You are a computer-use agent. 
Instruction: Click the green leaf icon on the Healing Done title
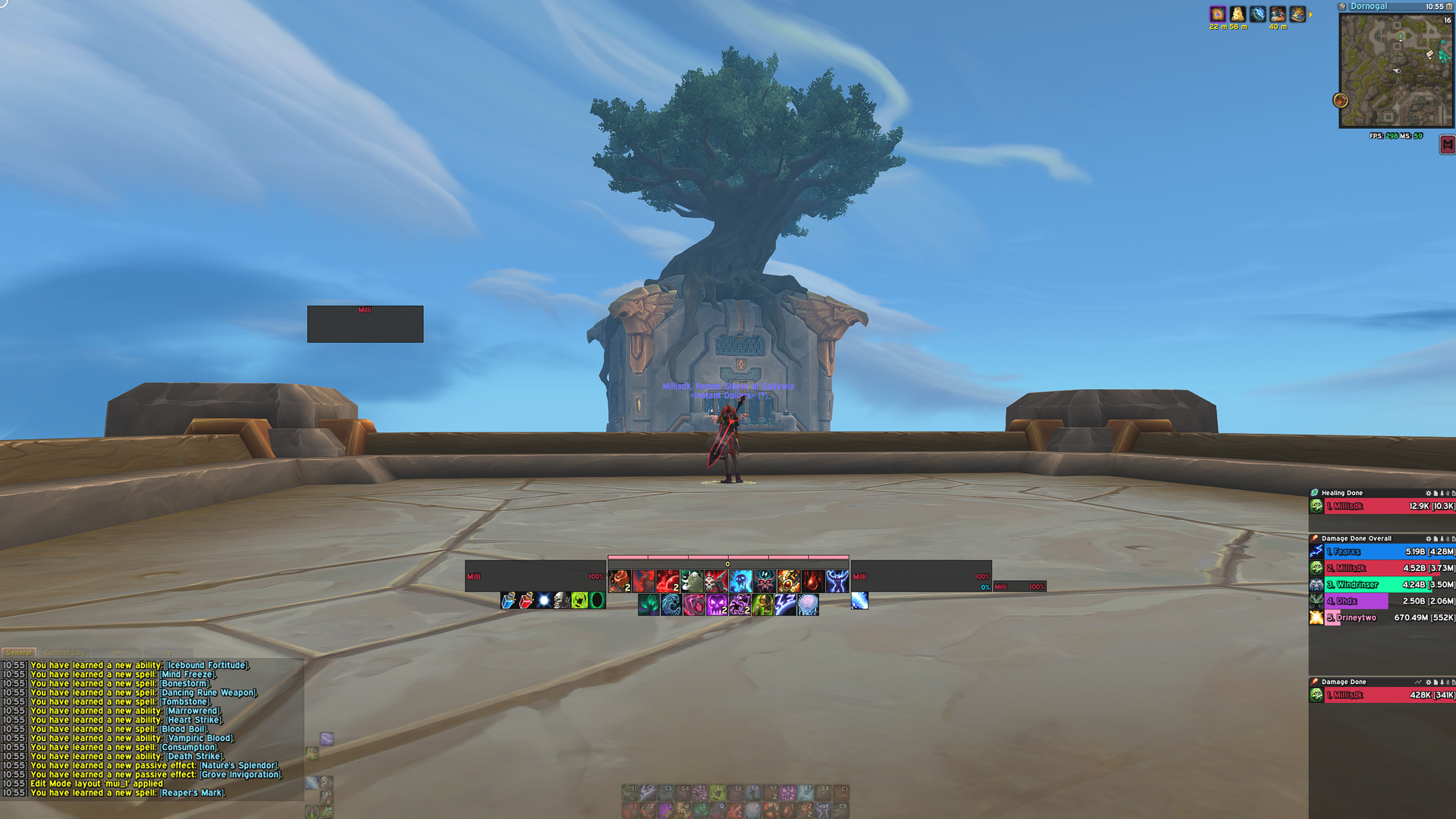point(1314,493)
